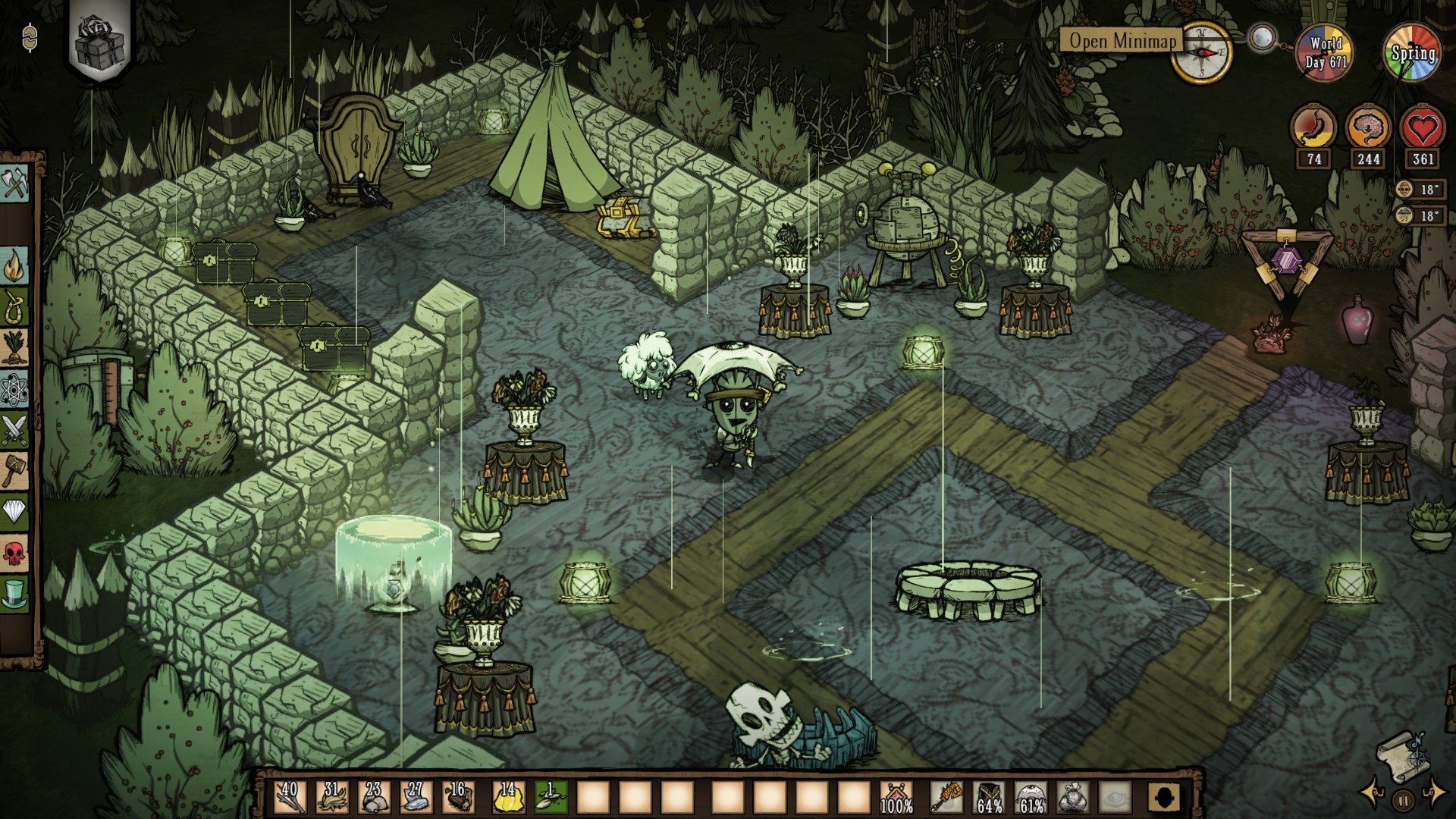
Task: Open the Structures hammer crafting tab
Action: click(14, 471)
